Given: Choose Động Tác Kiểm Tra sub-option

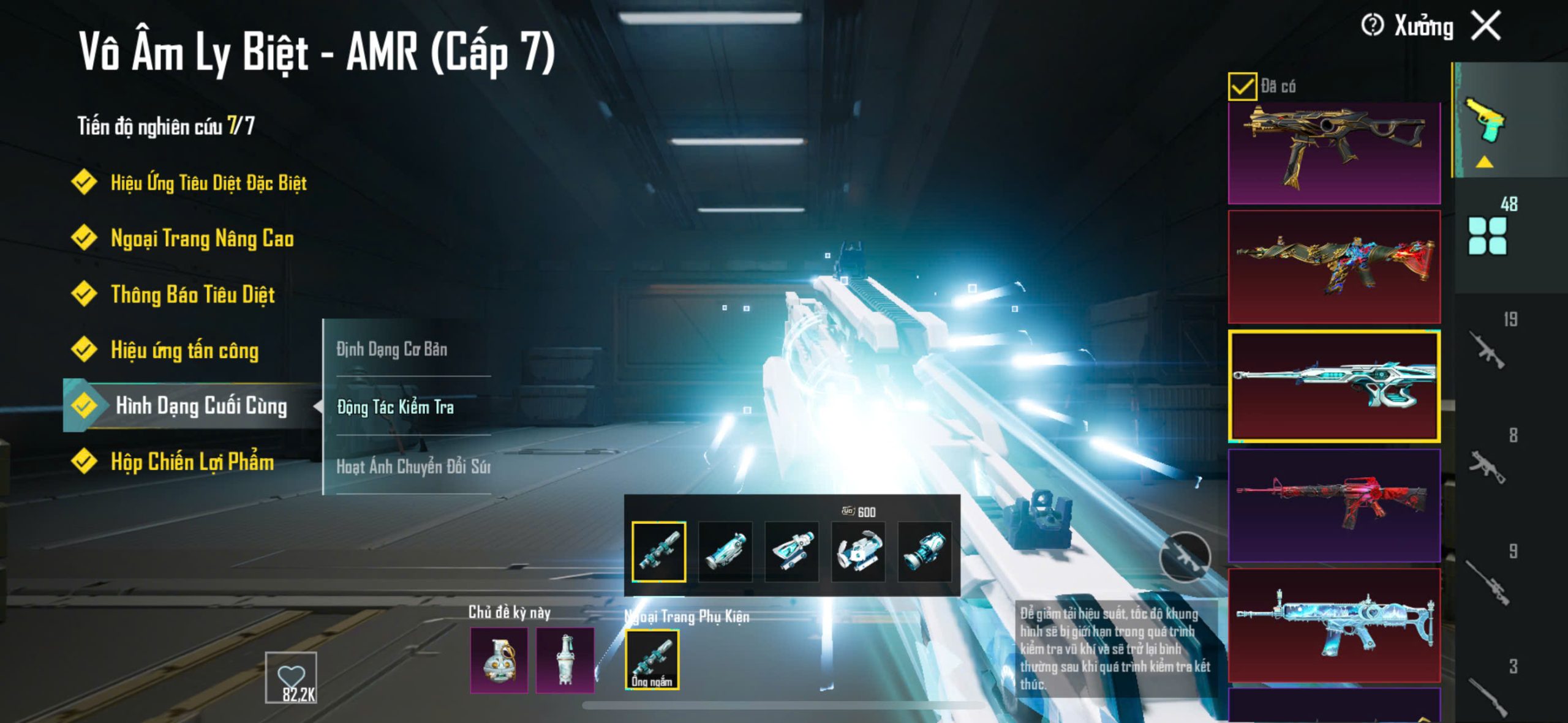Looking at the screenshot, I should click(x=396, y=407).
